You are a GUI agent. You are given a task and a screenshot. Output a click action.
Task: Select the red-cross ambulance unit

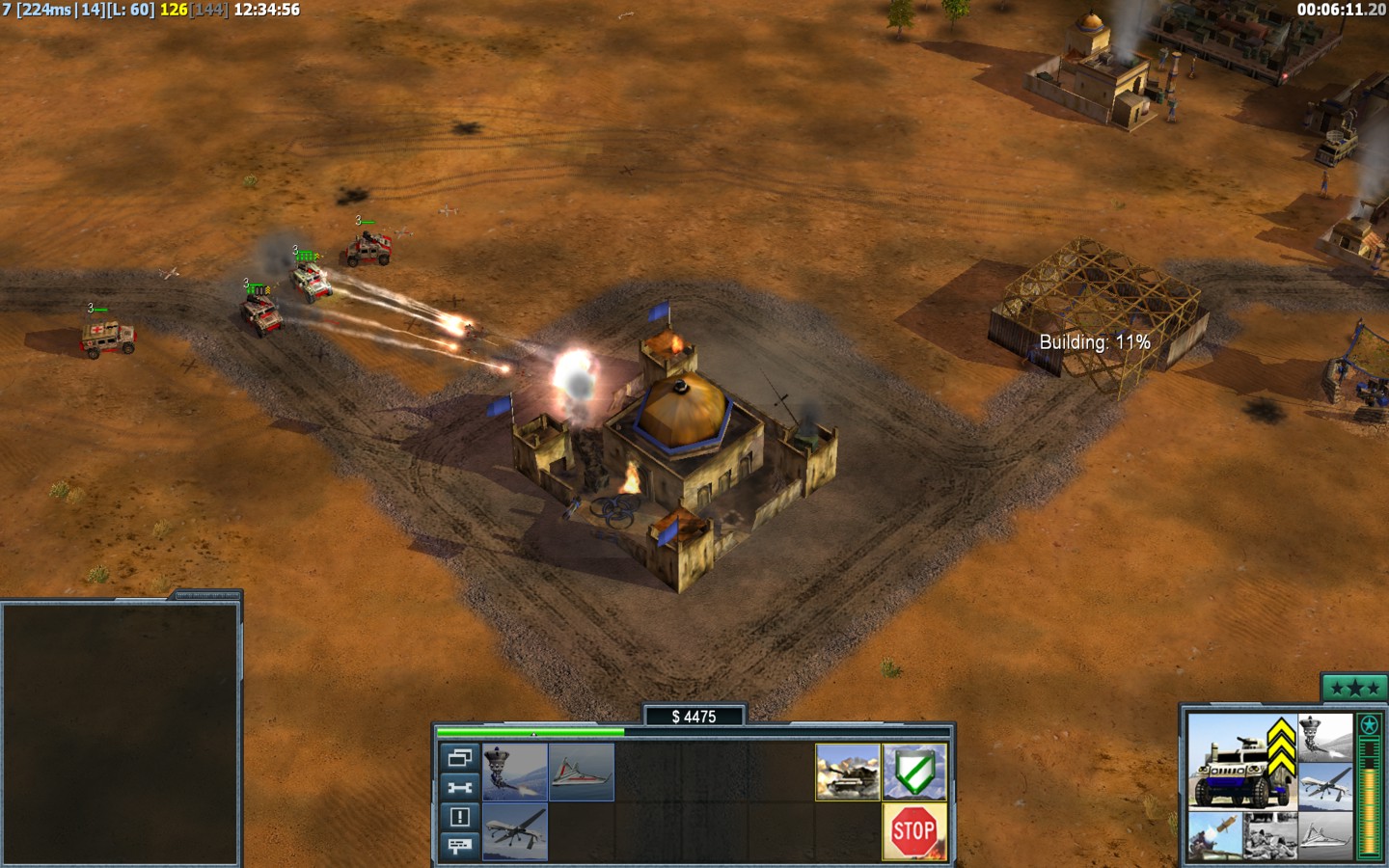(x=108, y=338)
